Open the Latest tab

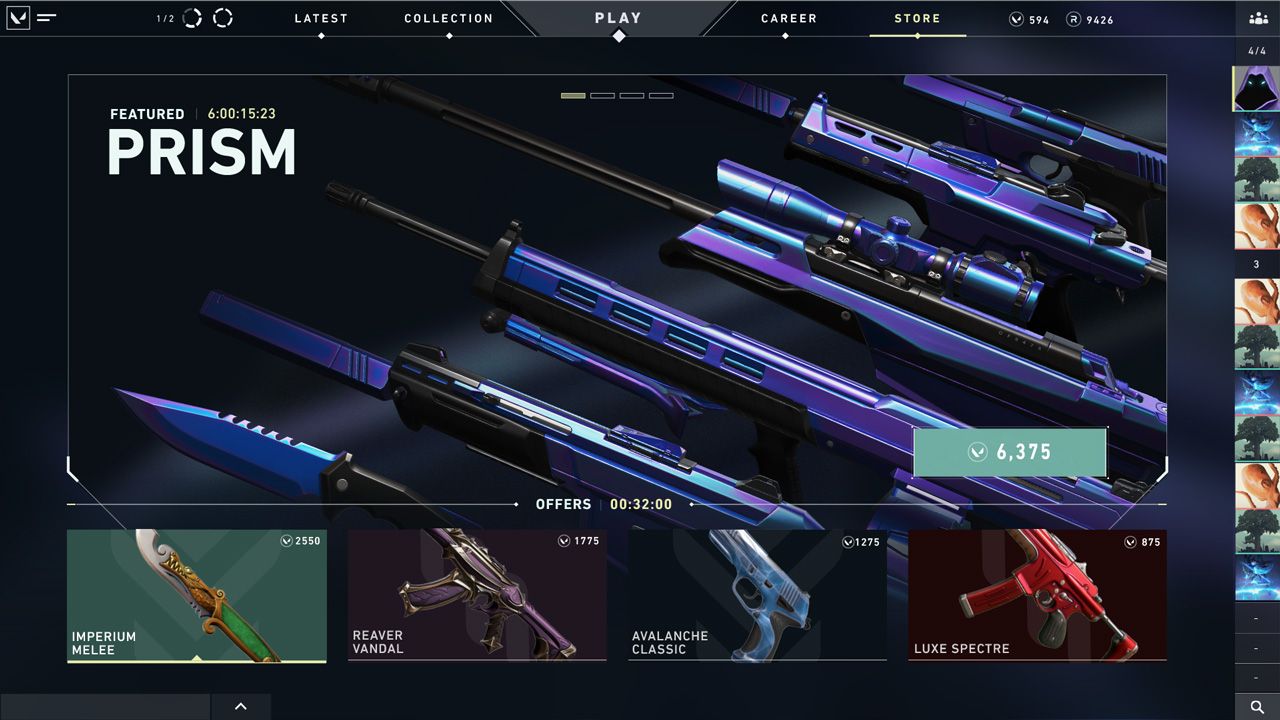(x=321, y=19)
